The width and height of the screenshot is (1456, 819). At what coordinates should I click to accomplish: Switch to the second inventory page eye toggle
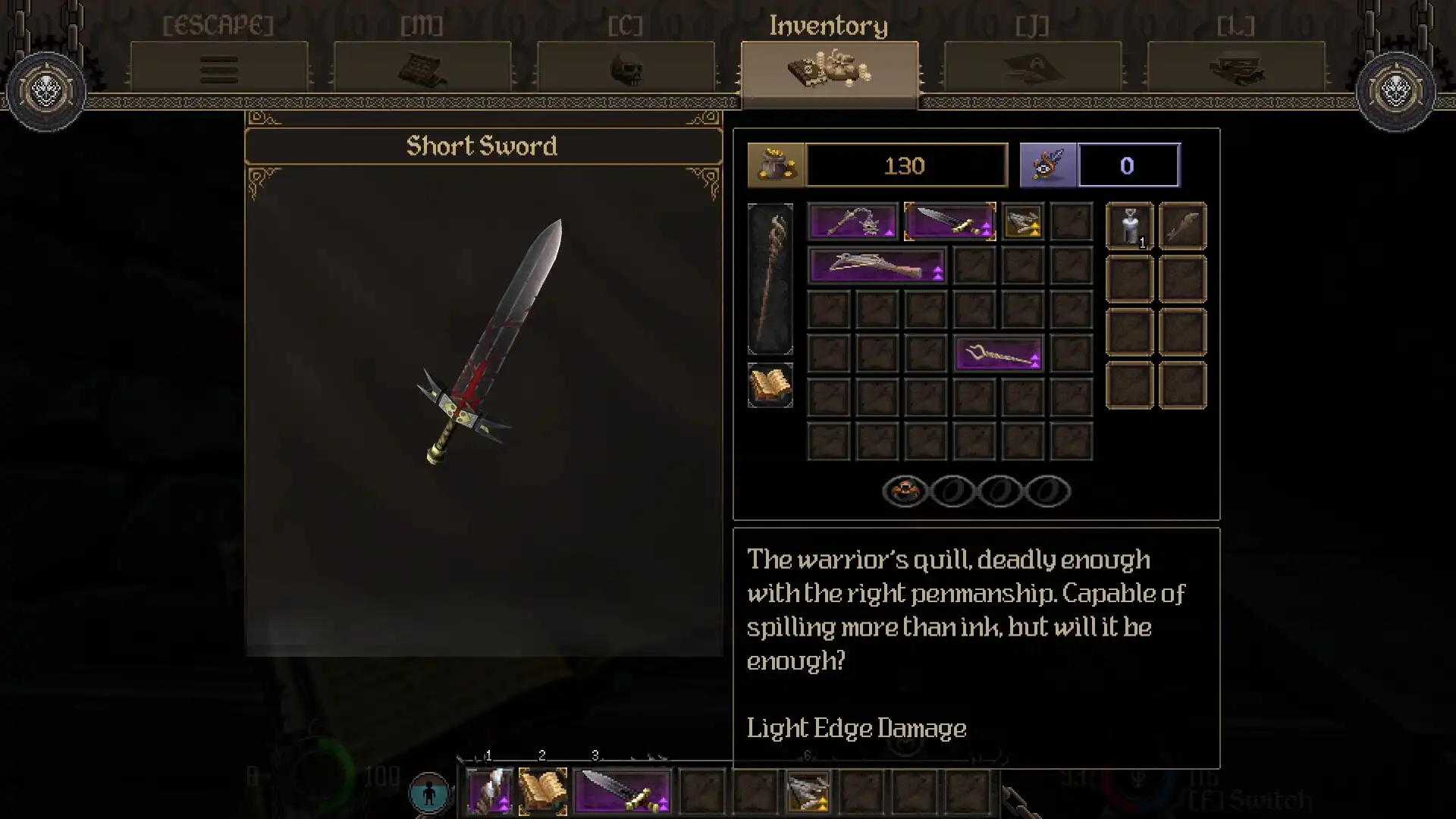pos(952,491)
